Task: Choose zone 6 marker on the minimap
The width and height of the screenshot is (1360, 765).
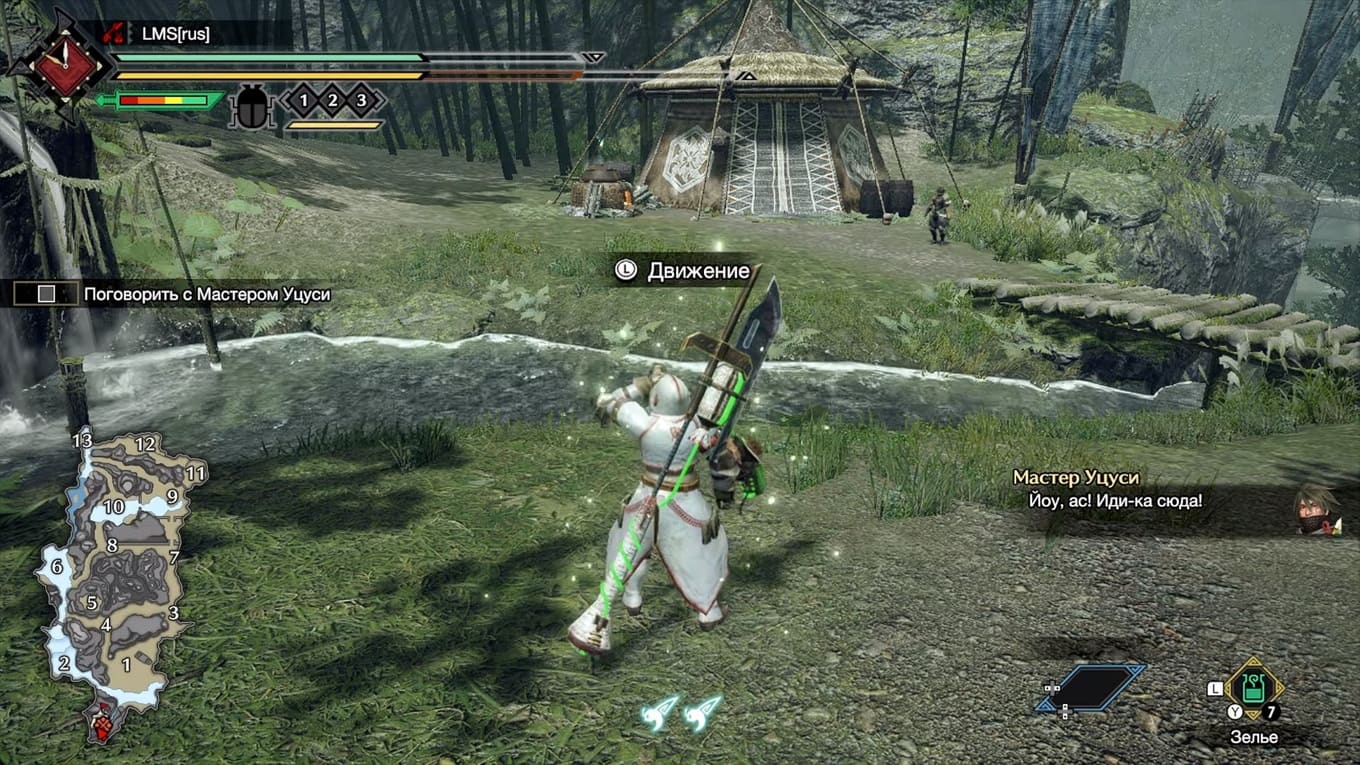Action: (x=57, y=567)
